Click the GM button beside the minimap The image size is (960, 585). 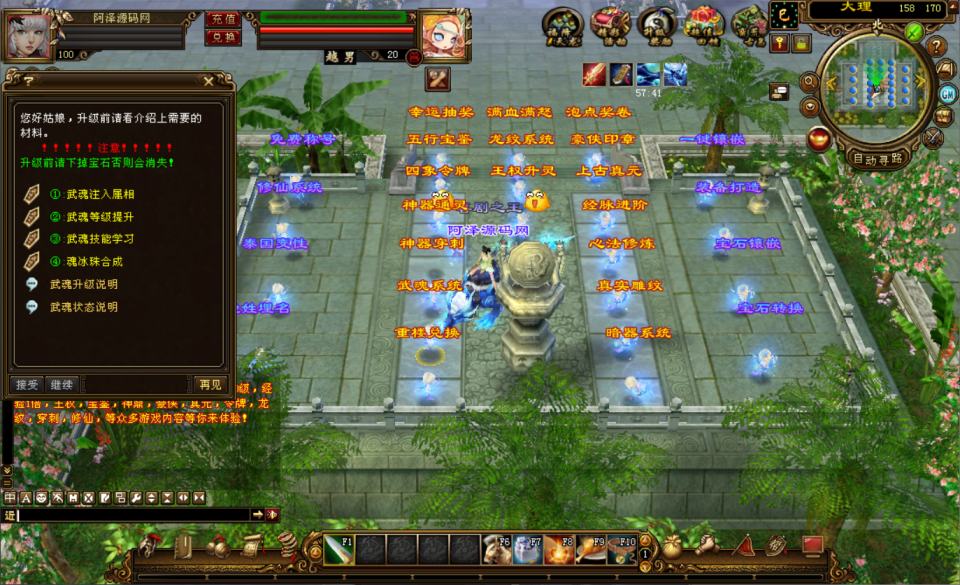pyautogui.click(x=947, y=93)
